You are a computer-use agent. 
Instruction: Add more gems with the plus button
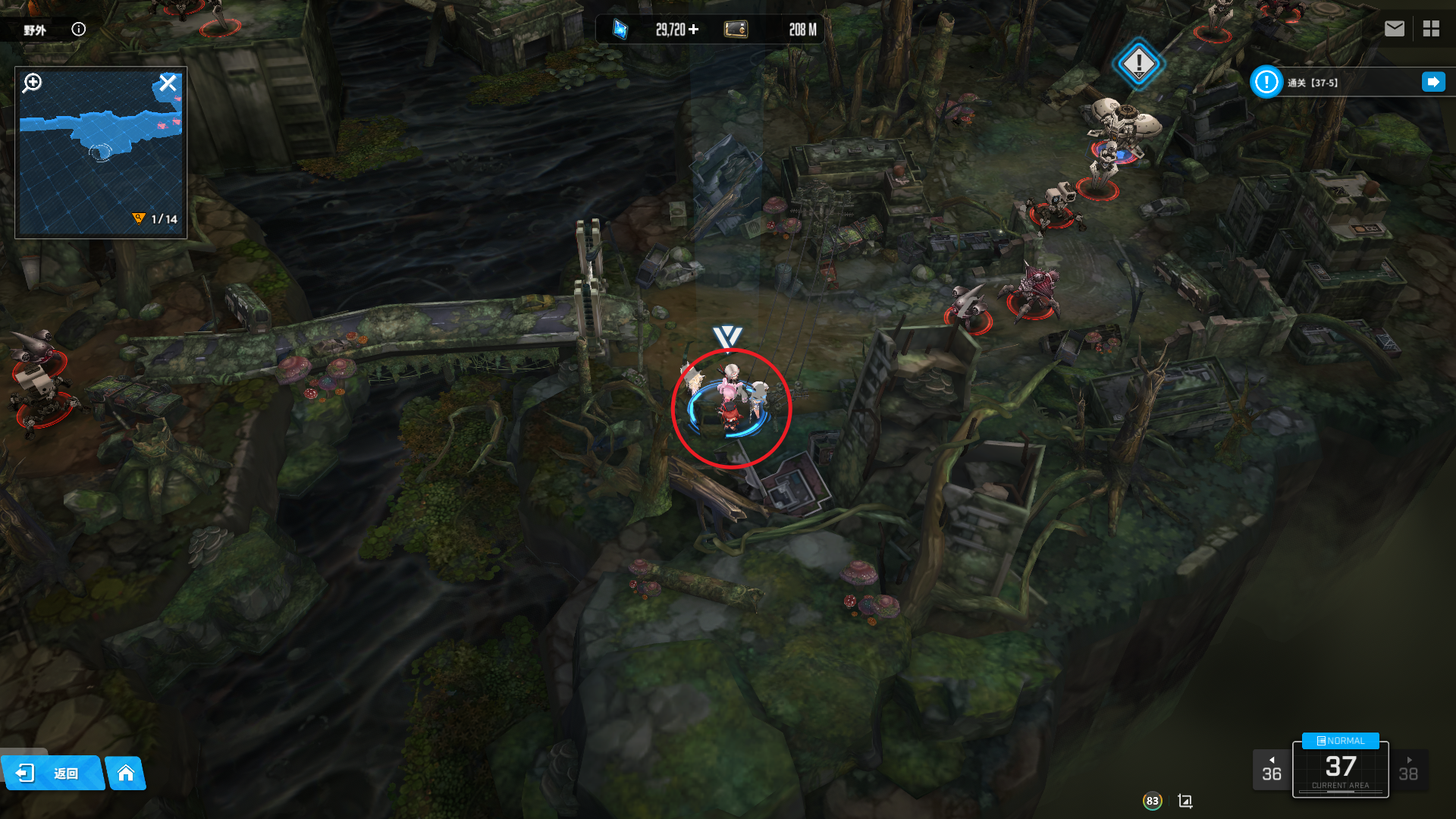pos(694,30)
